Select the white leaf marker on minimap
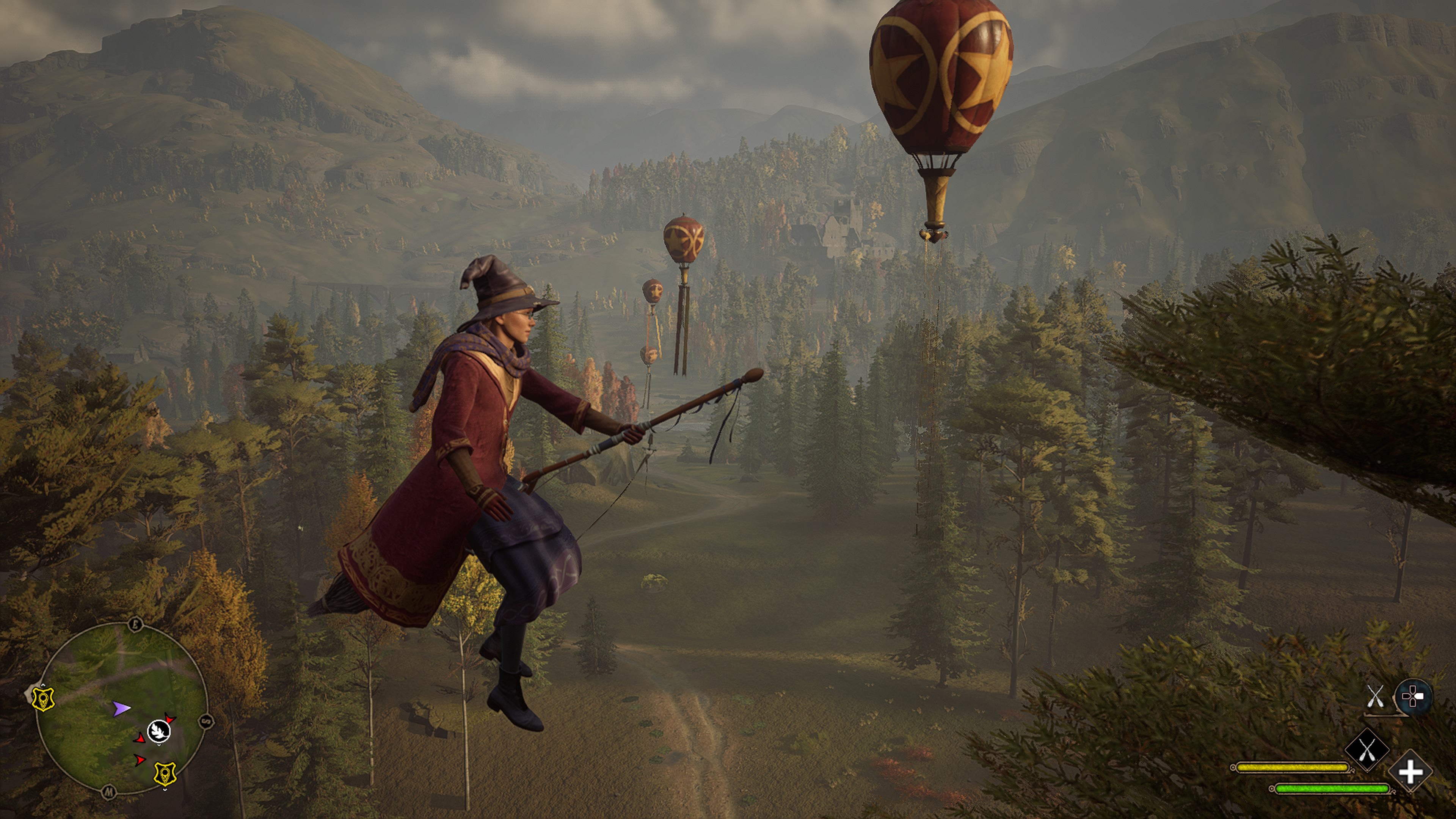The width and height of the screenshot is (1456, 819). [x=159, y=731]
